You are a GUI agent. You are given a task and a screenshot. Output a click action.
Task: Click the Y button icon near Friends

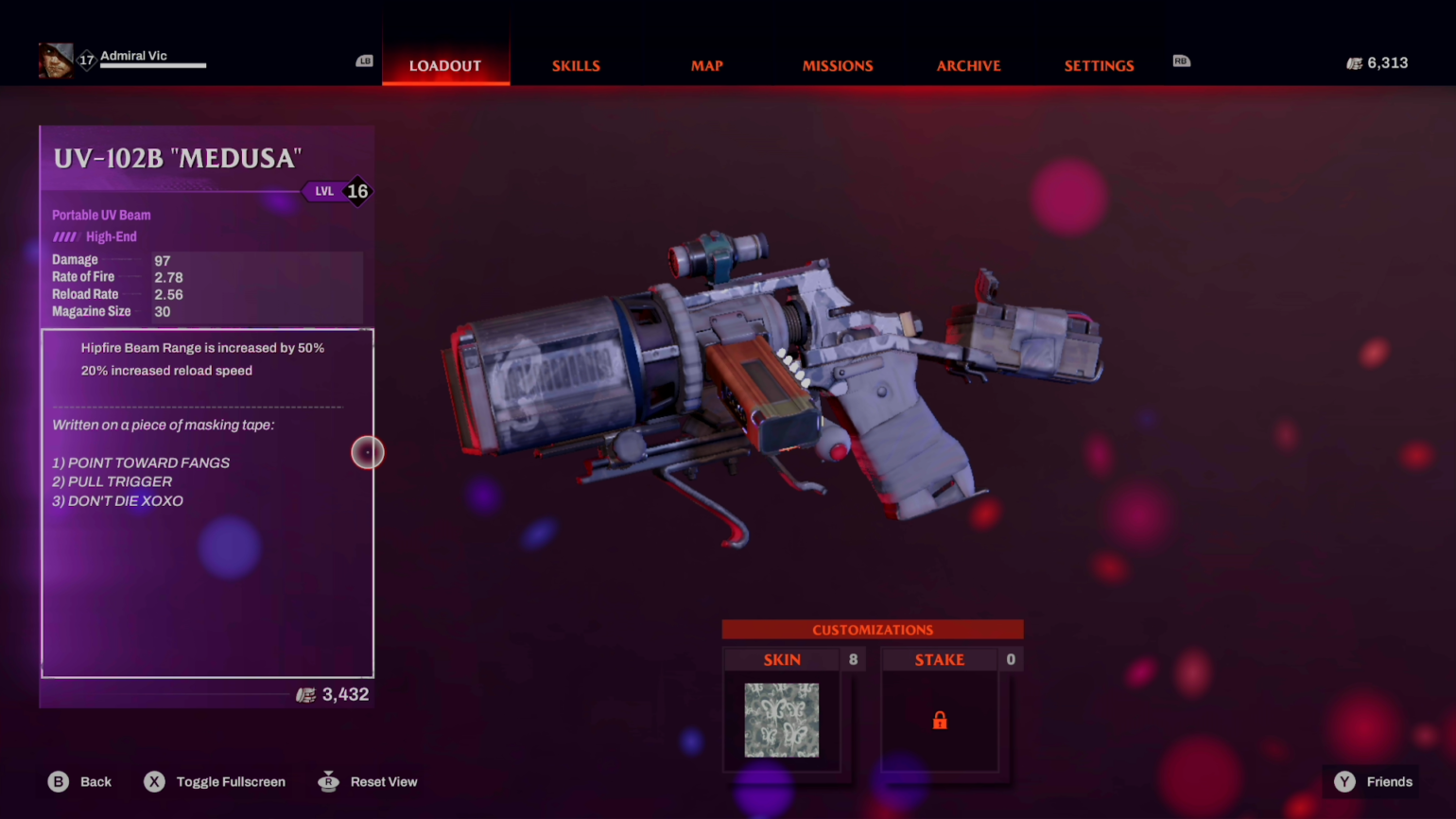[x=1343, y=781]
